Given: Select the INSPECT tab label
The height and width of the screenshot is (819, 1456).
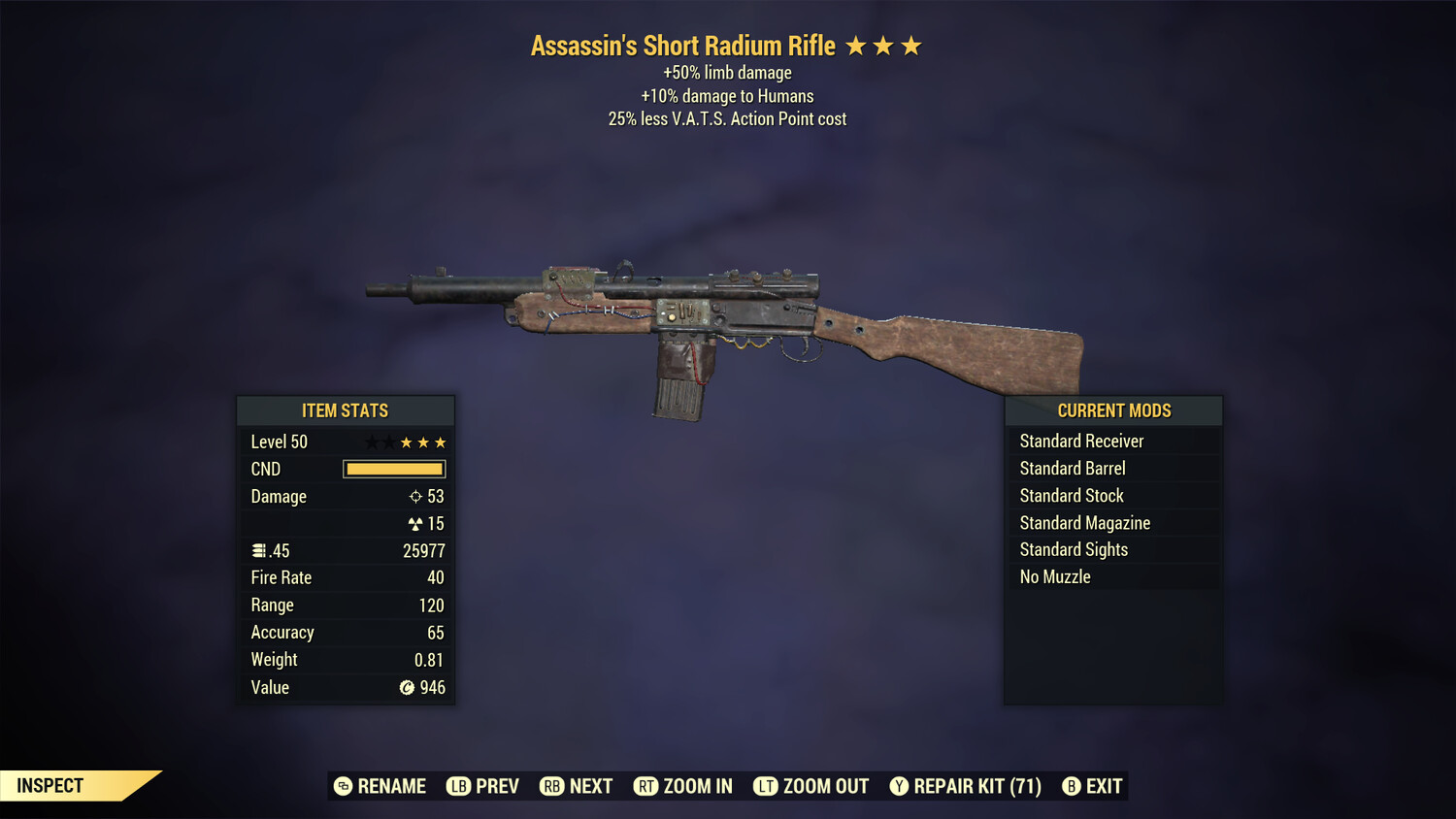Looking at the screenshot, I should (x=49, y=785).
